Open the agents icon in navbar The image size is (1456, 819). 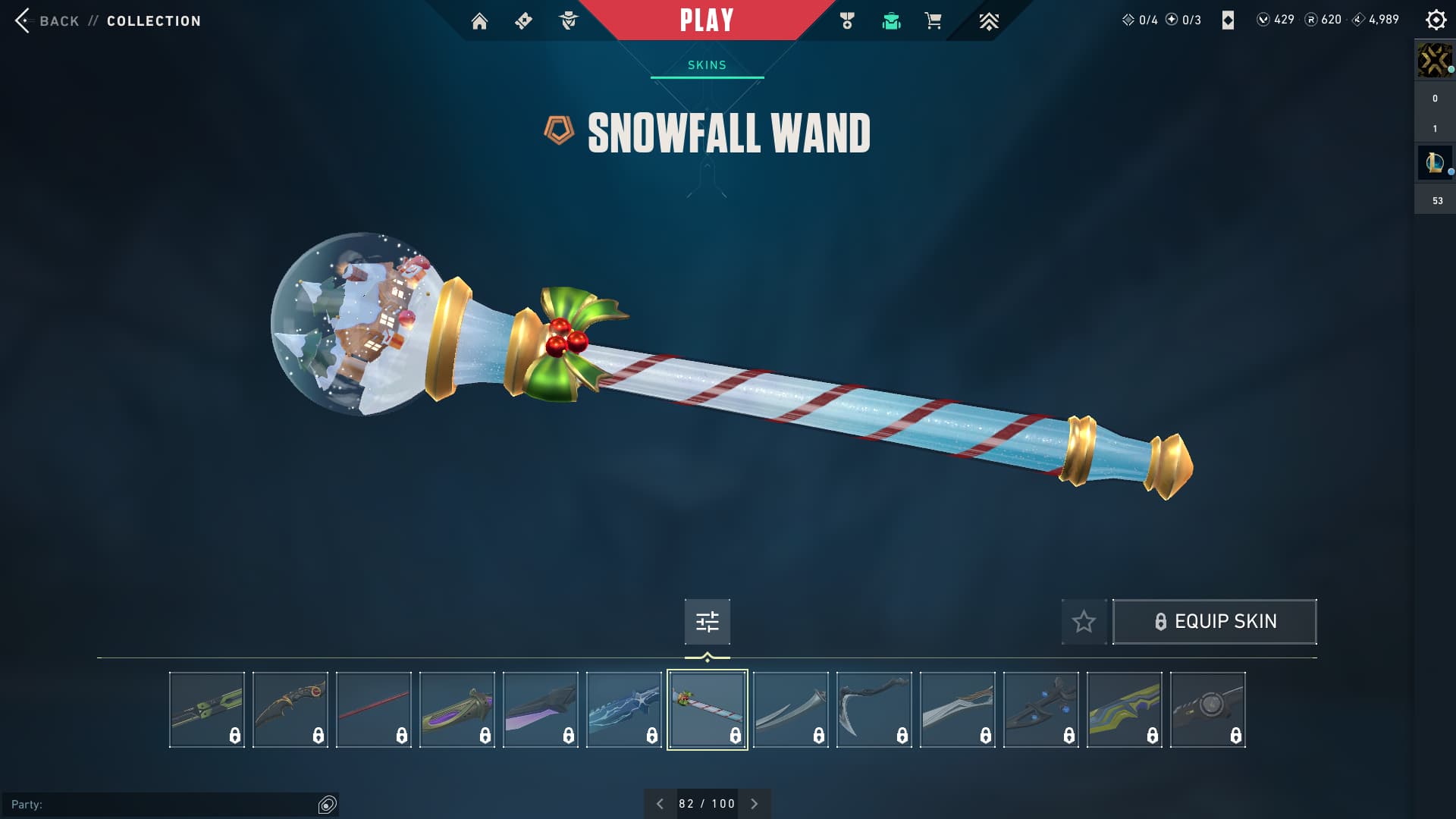(568, 21)
